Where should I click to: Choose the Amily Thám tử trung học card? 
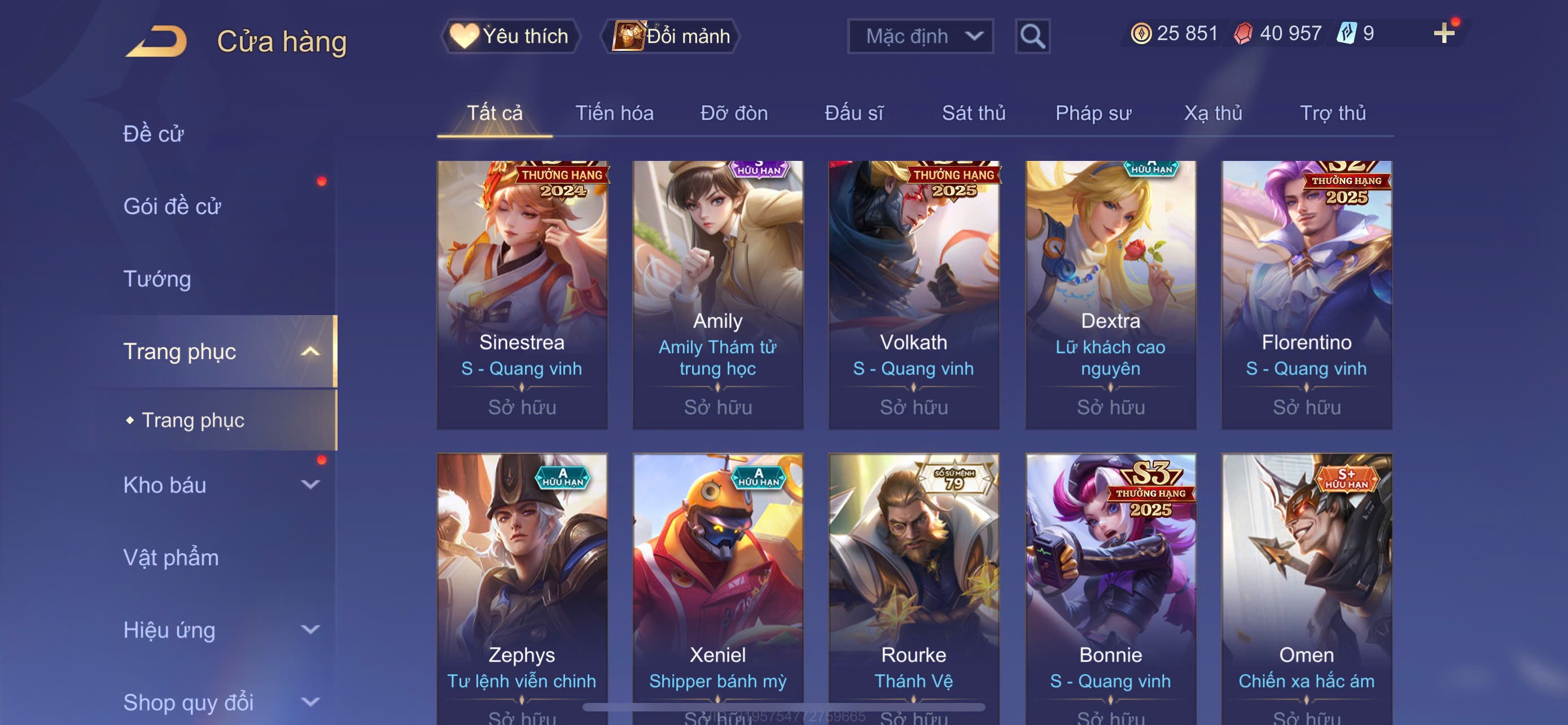click(x=717, y=295)
